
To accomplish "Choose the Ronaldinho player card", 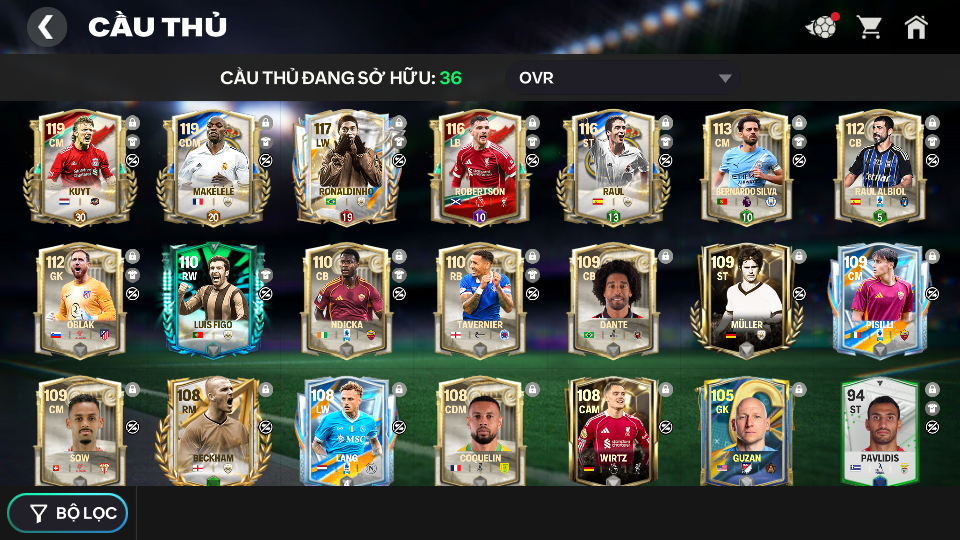I will [347, 167].
